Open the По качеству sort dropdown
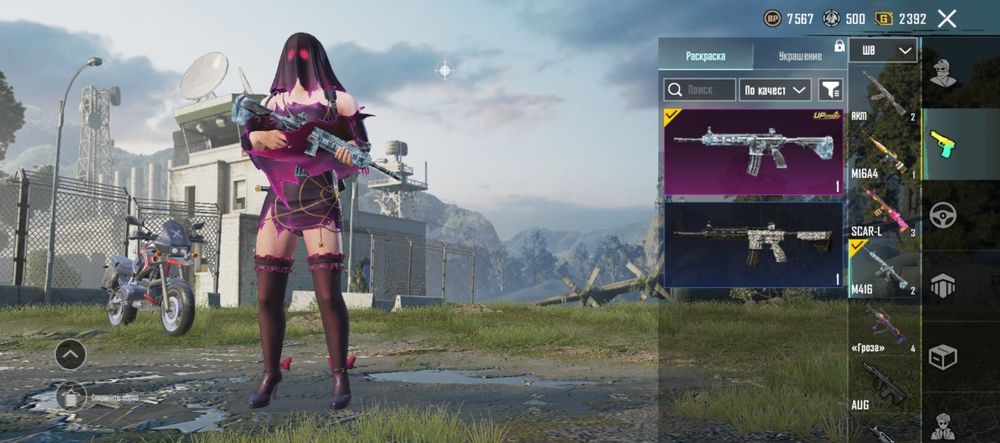 tap(775, 90)
